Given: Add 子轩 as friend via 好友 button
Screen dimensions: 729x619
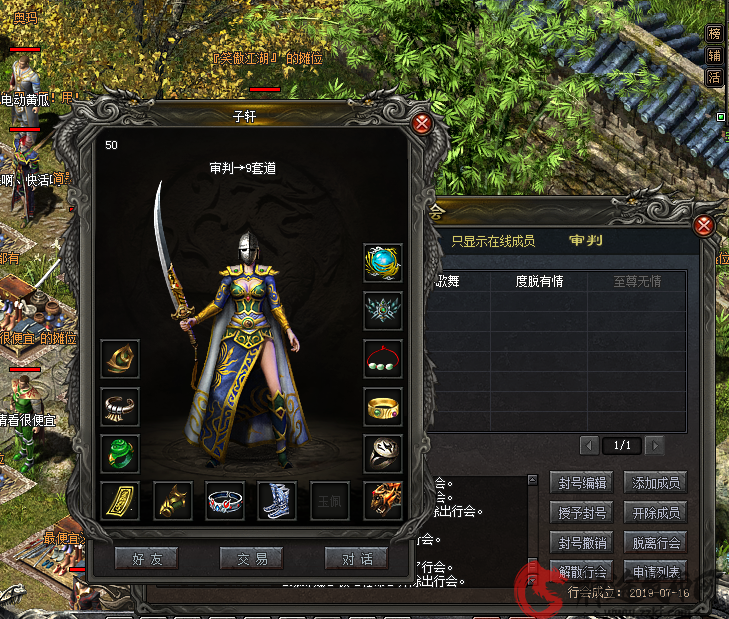Looking at the screenshot, I should click(x=147, y=559).
